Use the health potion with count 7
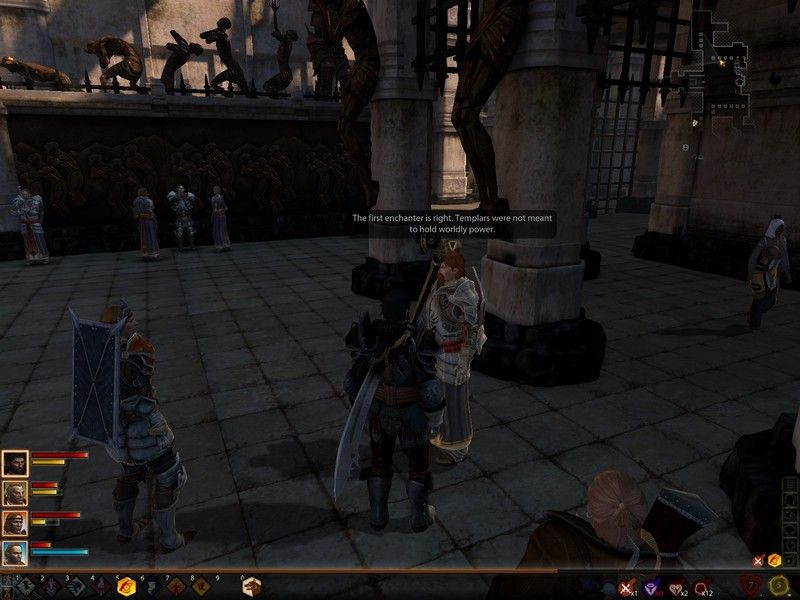800x600 pixels. (x=752, y=585)
